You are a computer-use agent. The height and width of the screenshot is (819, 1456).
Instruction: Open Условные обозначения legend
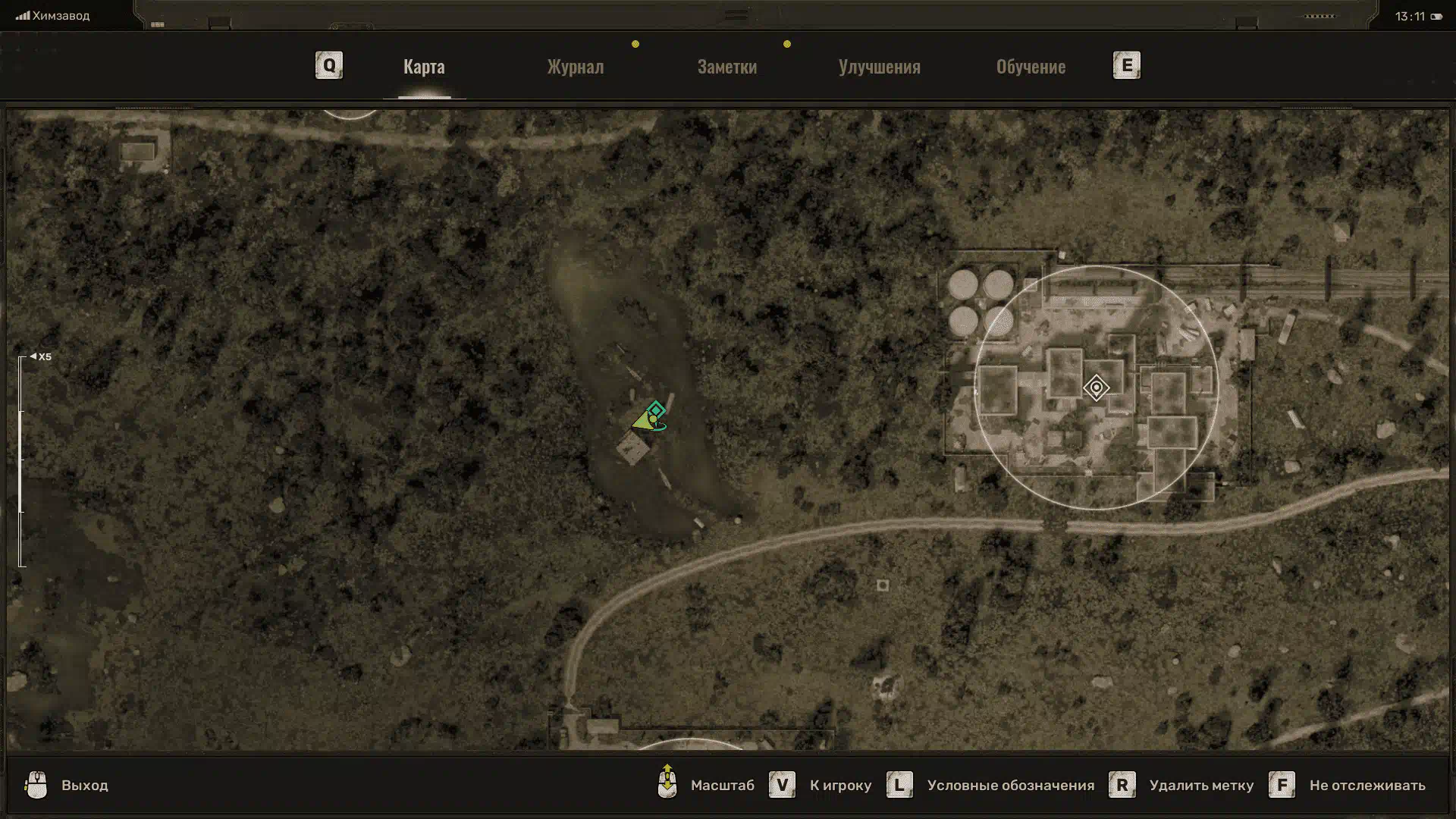(1010, 786)
